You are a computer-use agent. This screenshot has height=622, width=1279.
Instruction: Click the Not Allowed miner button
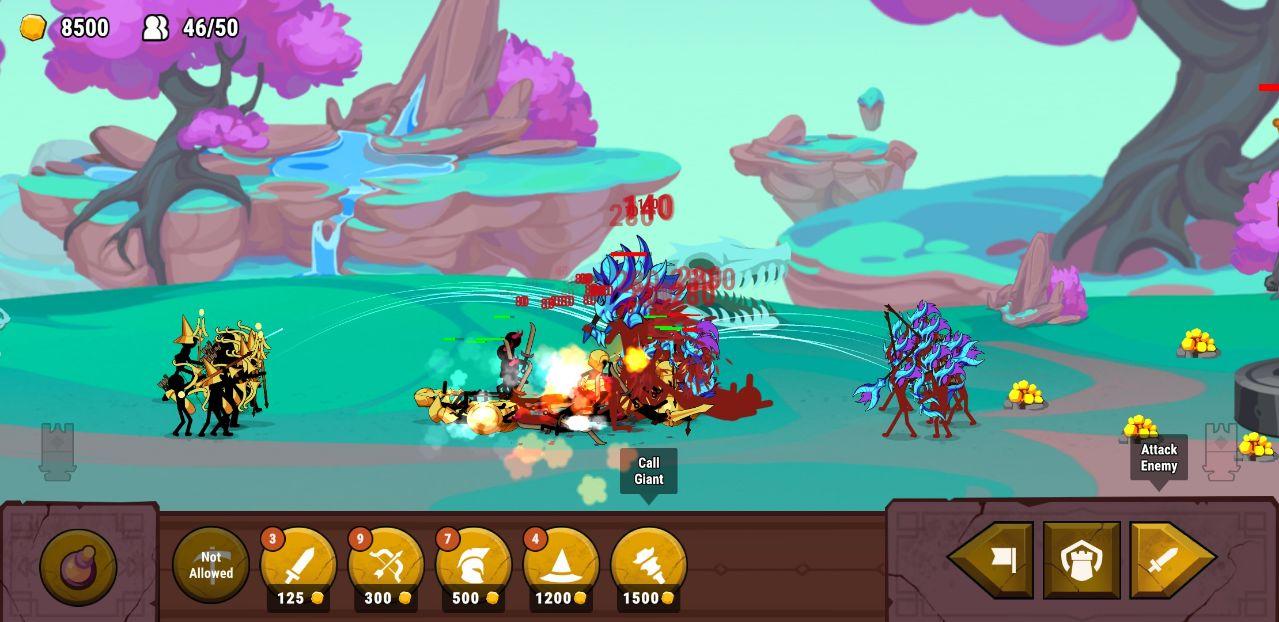(211, 565)
